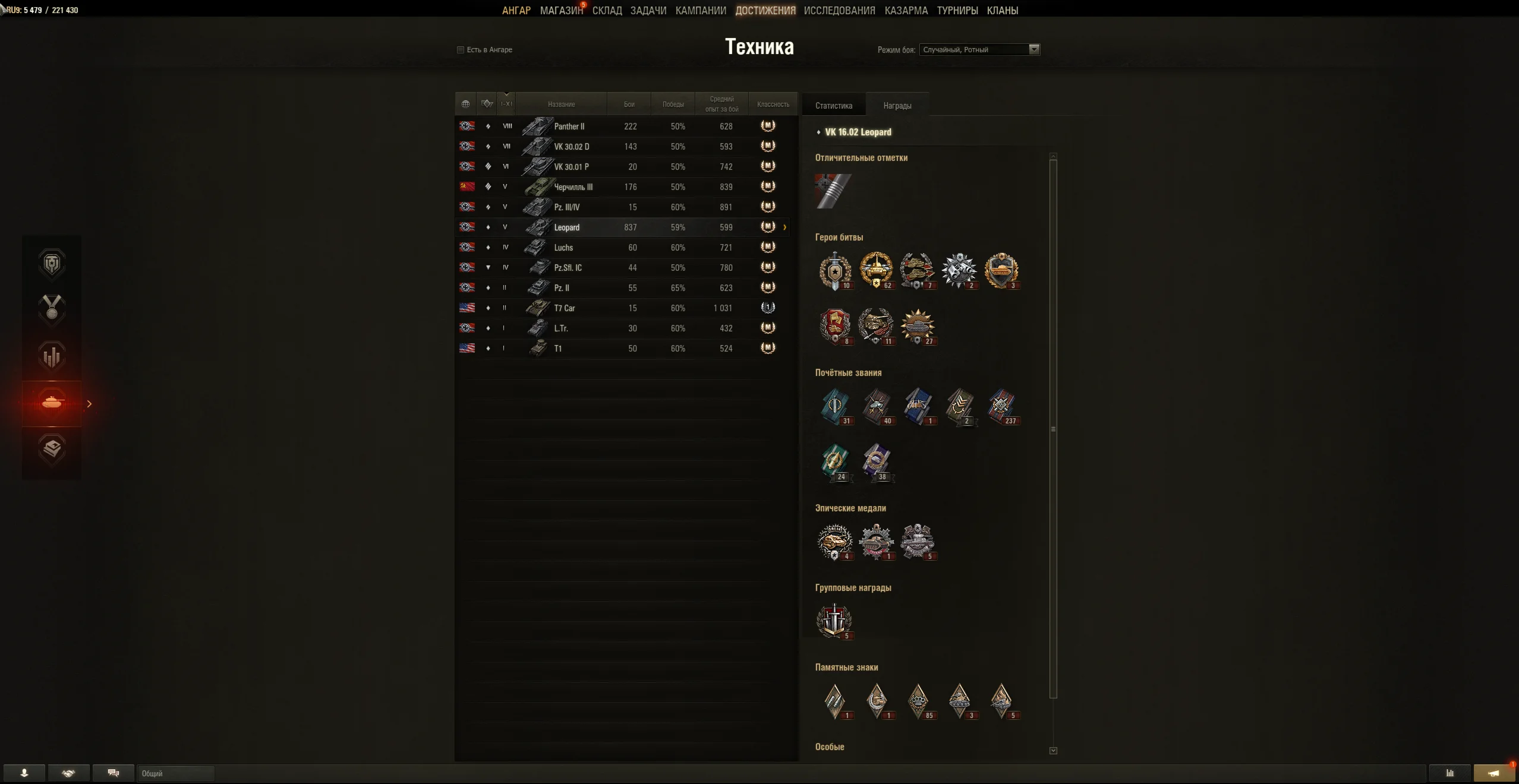Open chat channels via the speech-bubble icon
Viewport: 1519px width, 784px height.
[113, 773]
